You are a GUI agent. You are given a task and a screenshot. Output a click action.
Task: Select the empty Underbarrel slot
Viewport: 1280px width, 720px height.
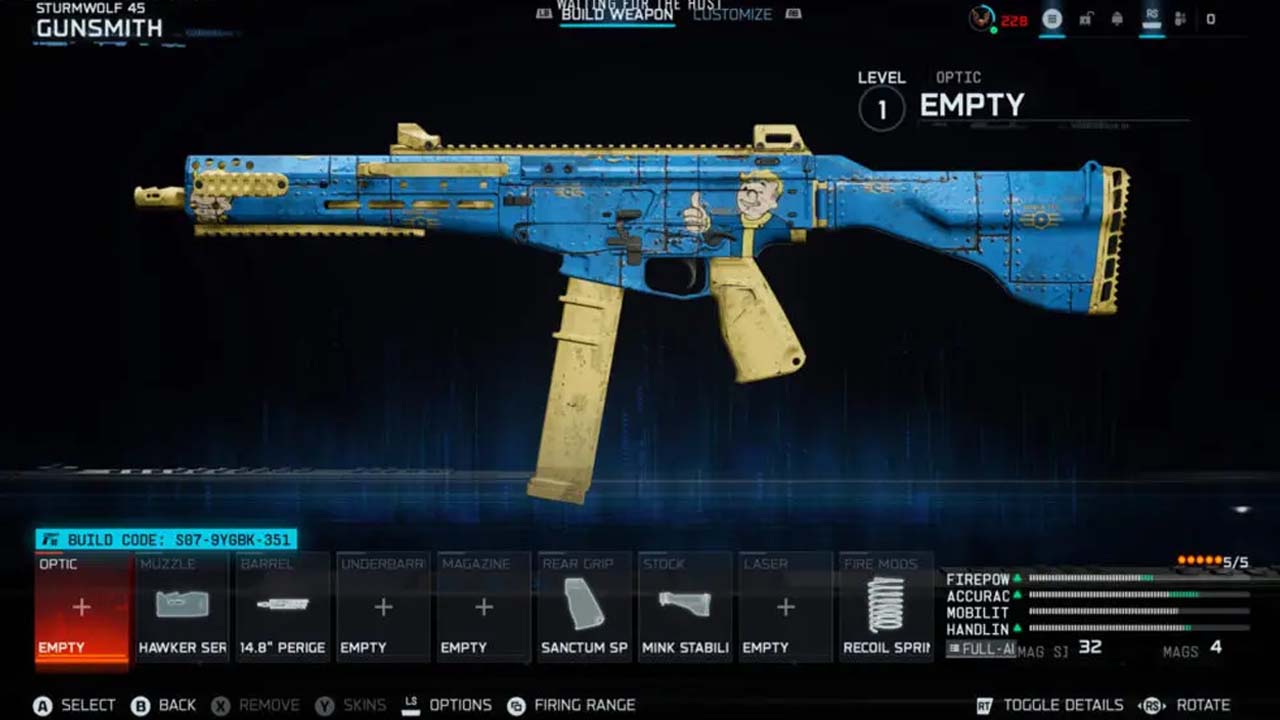383,607
